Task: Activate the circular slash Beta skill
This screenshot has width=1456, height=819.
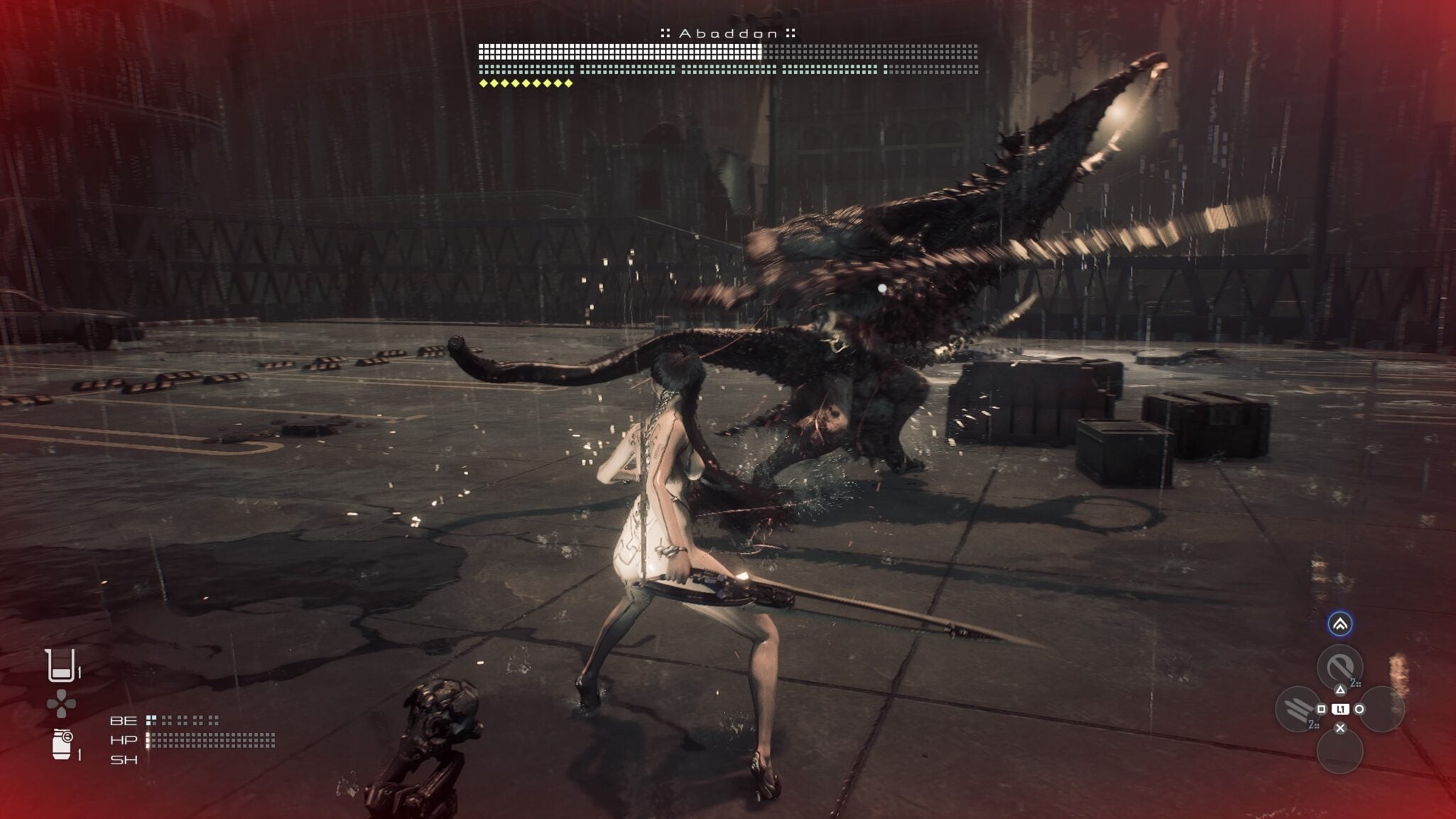Action: pos(1340,667)
